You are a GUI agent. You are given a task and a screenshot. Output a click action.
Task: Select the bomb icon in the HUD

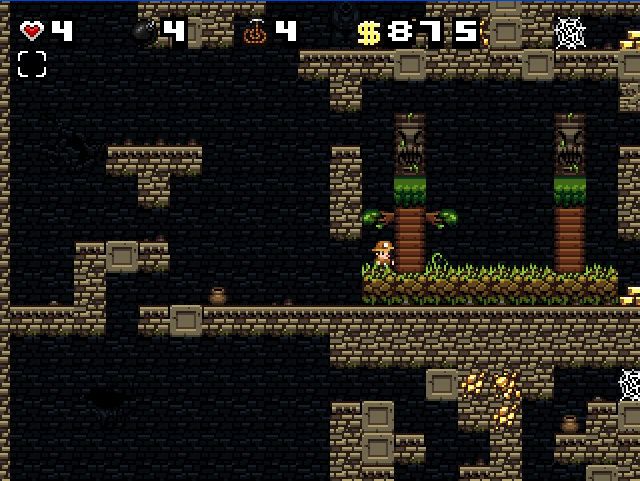(x=144, y=31)
